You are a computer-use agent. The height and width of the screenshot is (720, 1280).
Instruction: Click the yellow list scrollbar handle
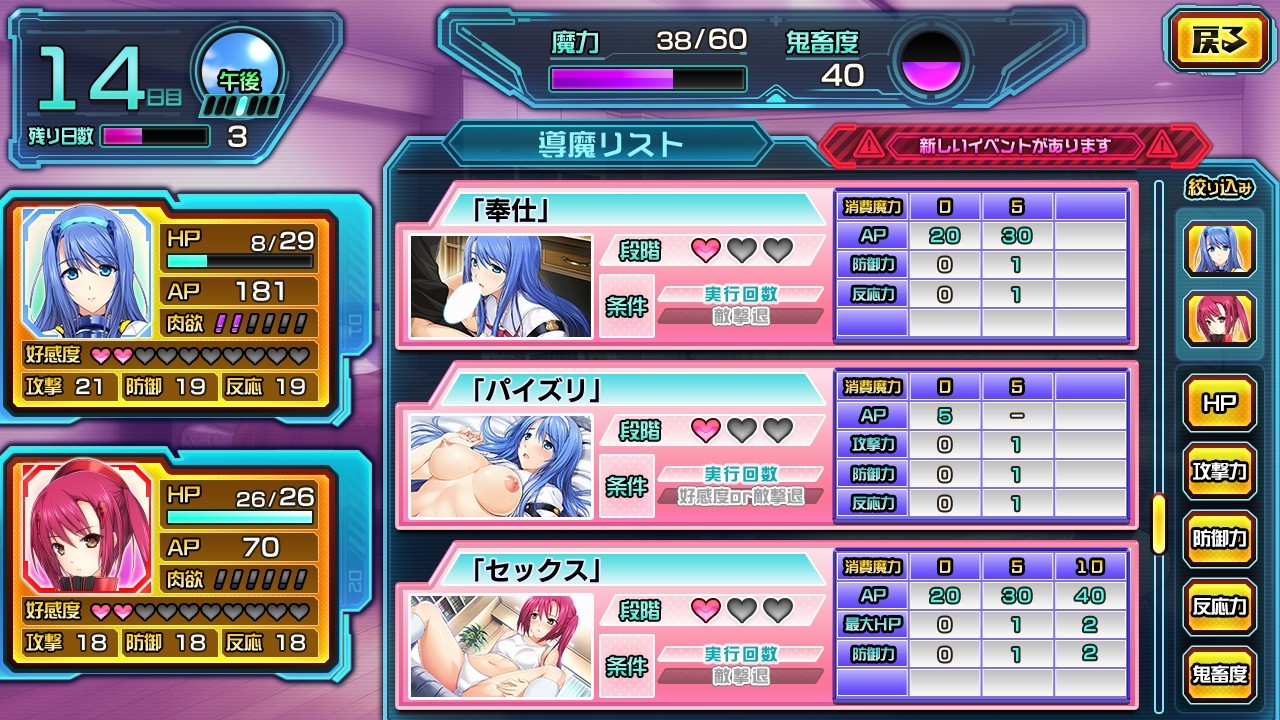click(x=1159, y=523)
